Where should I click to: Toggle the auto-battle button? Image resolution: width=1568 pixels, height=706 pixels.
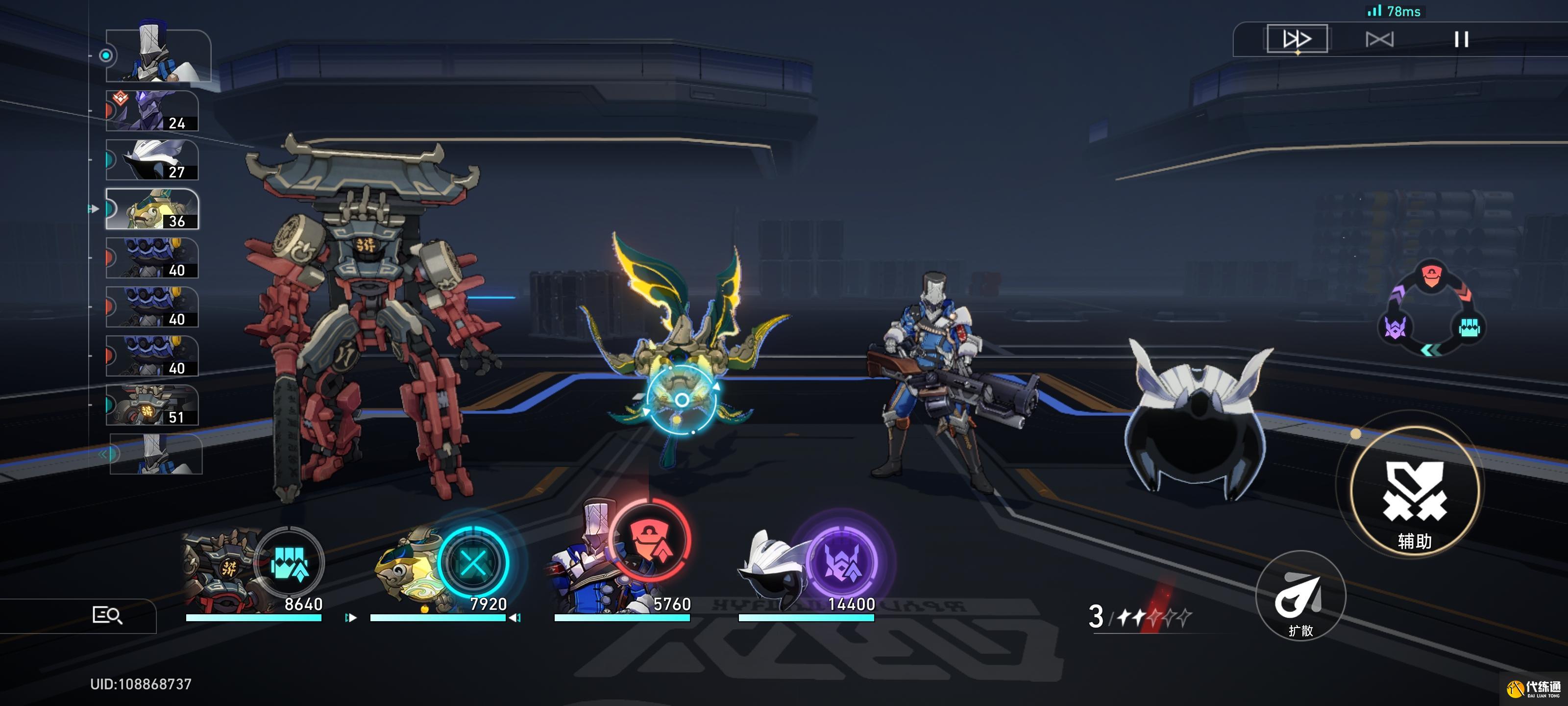click(1379, 40)
